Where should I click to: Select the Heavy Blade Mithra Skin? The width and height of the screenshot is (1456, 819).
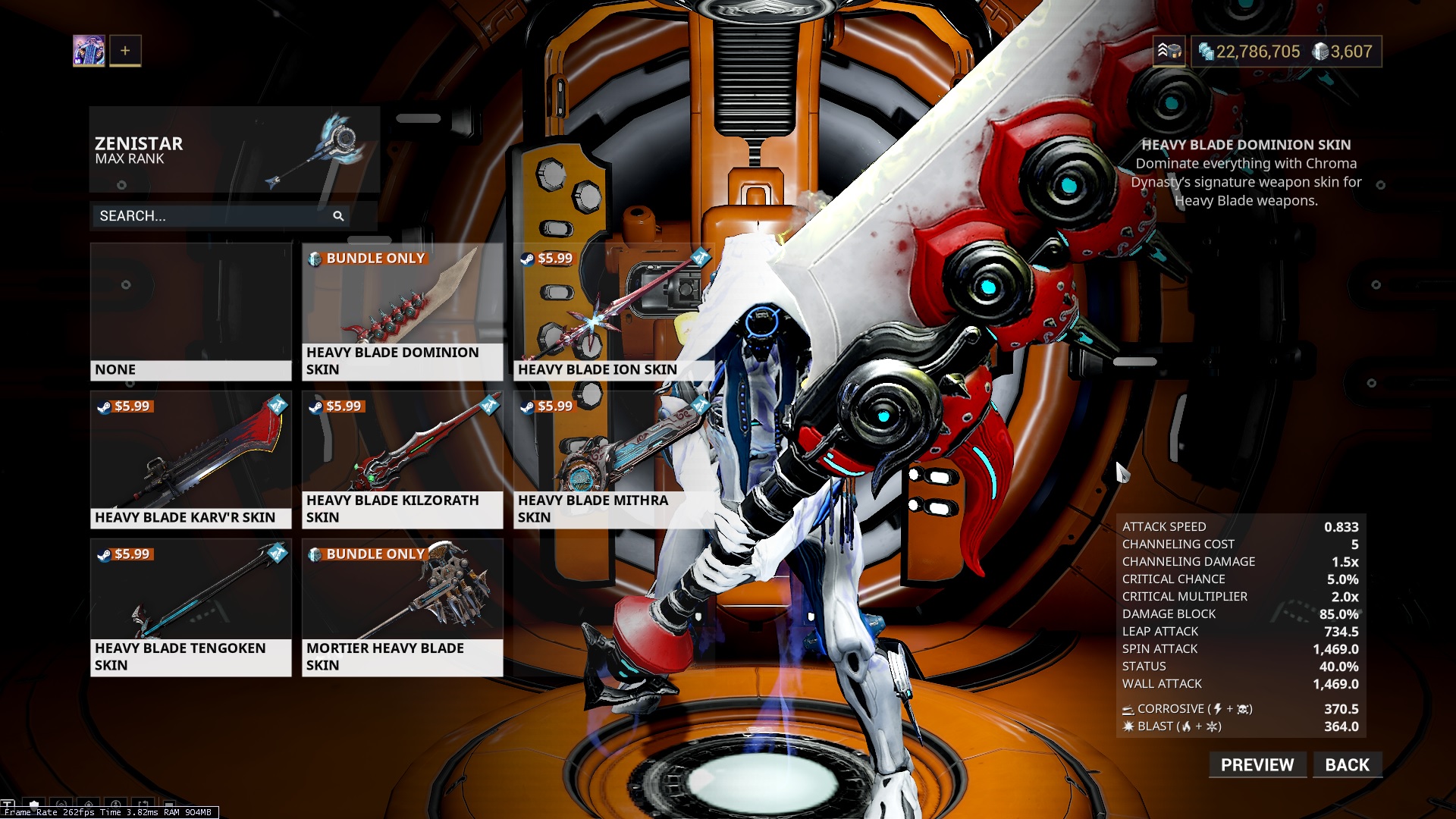click(x=613, y=459)
